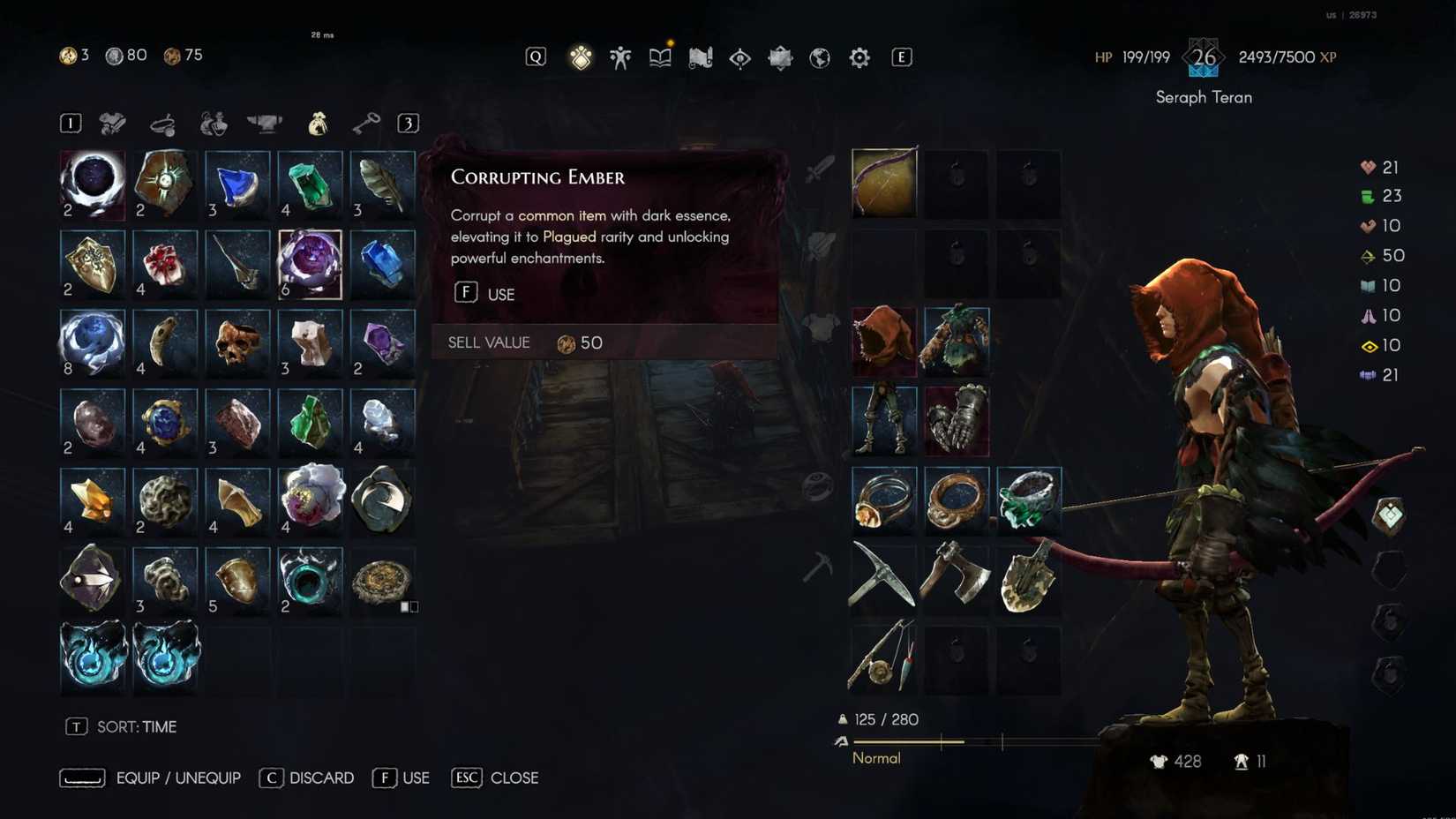The image size is (1456, 819).
Task: Open the map scroll icon
Action: 700,56
